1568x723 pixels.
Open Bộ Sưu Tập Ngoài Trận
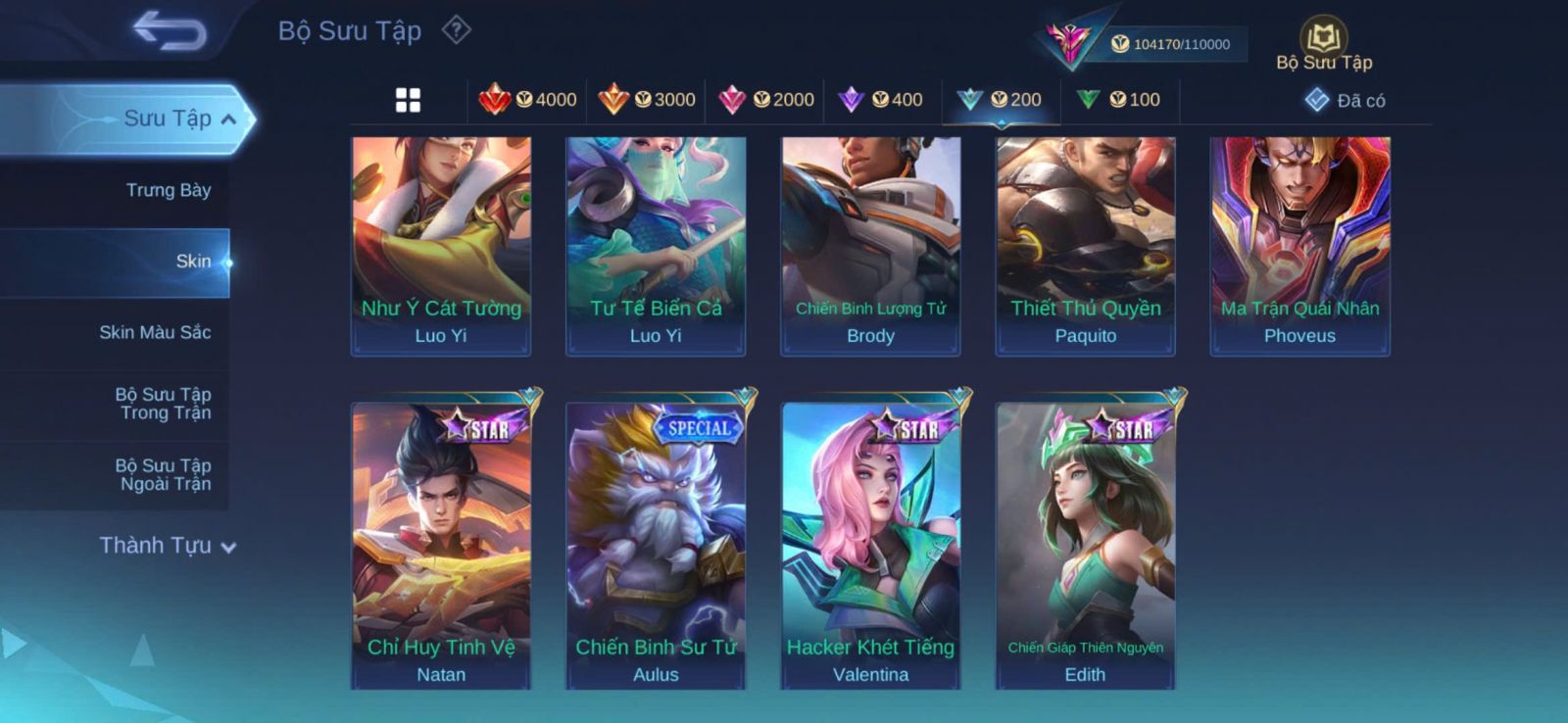click(x=165, y=474)
